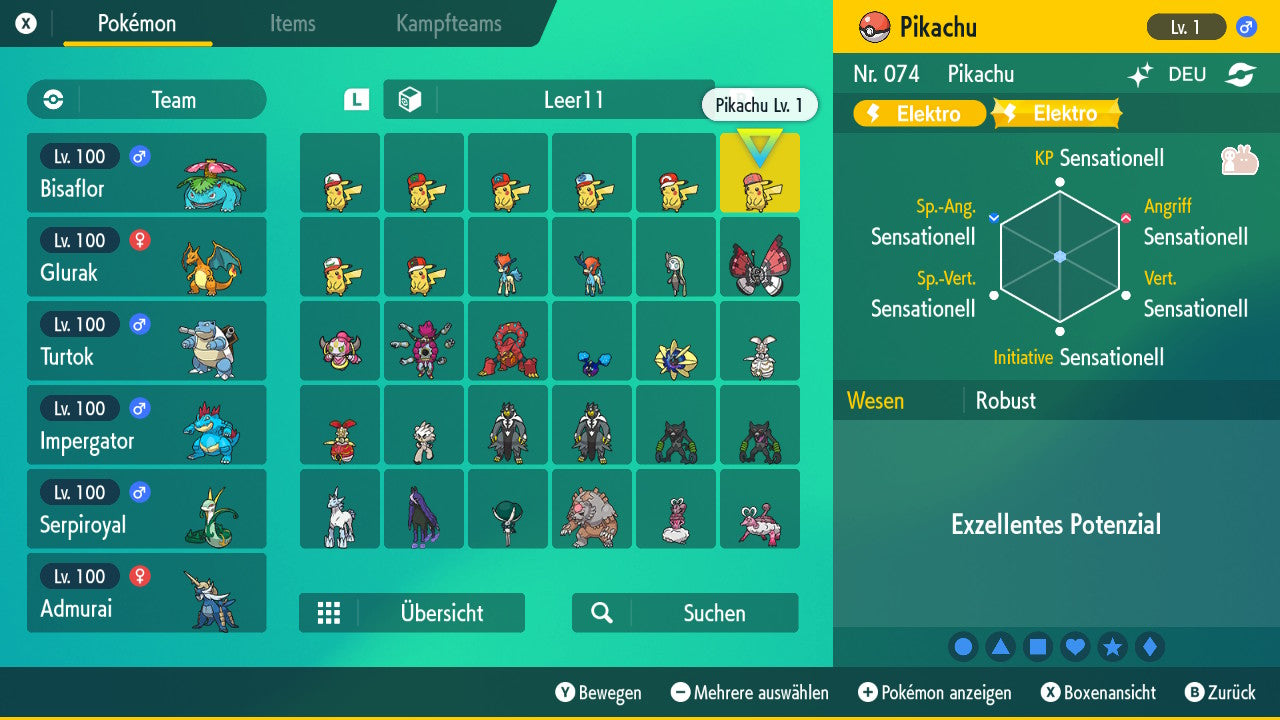Click the grid icon on the Übersicht button
1280x720 pixels.
tap(330, 612)
